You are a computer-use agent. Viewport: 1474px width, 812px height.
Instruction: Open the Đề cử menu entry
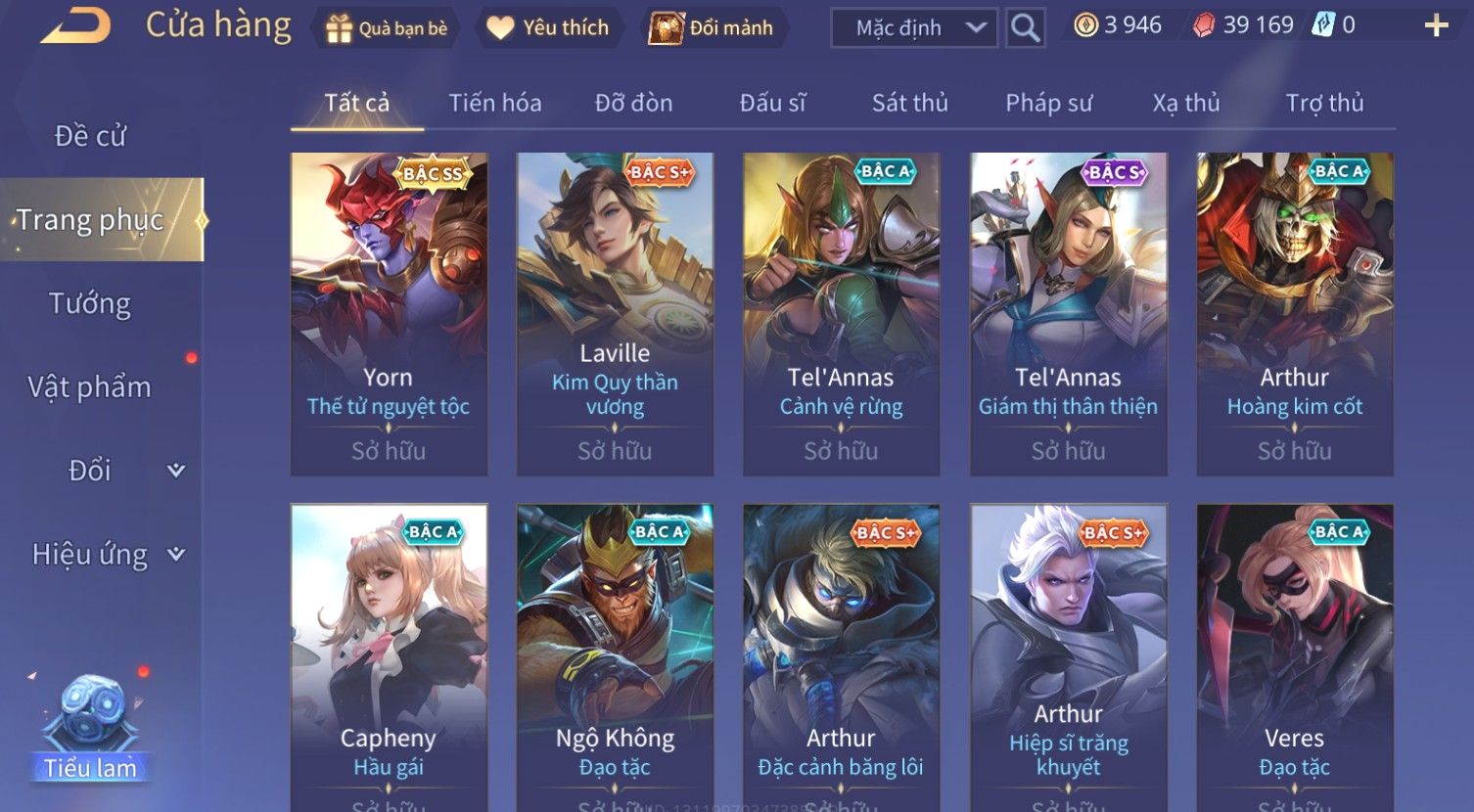90,136
